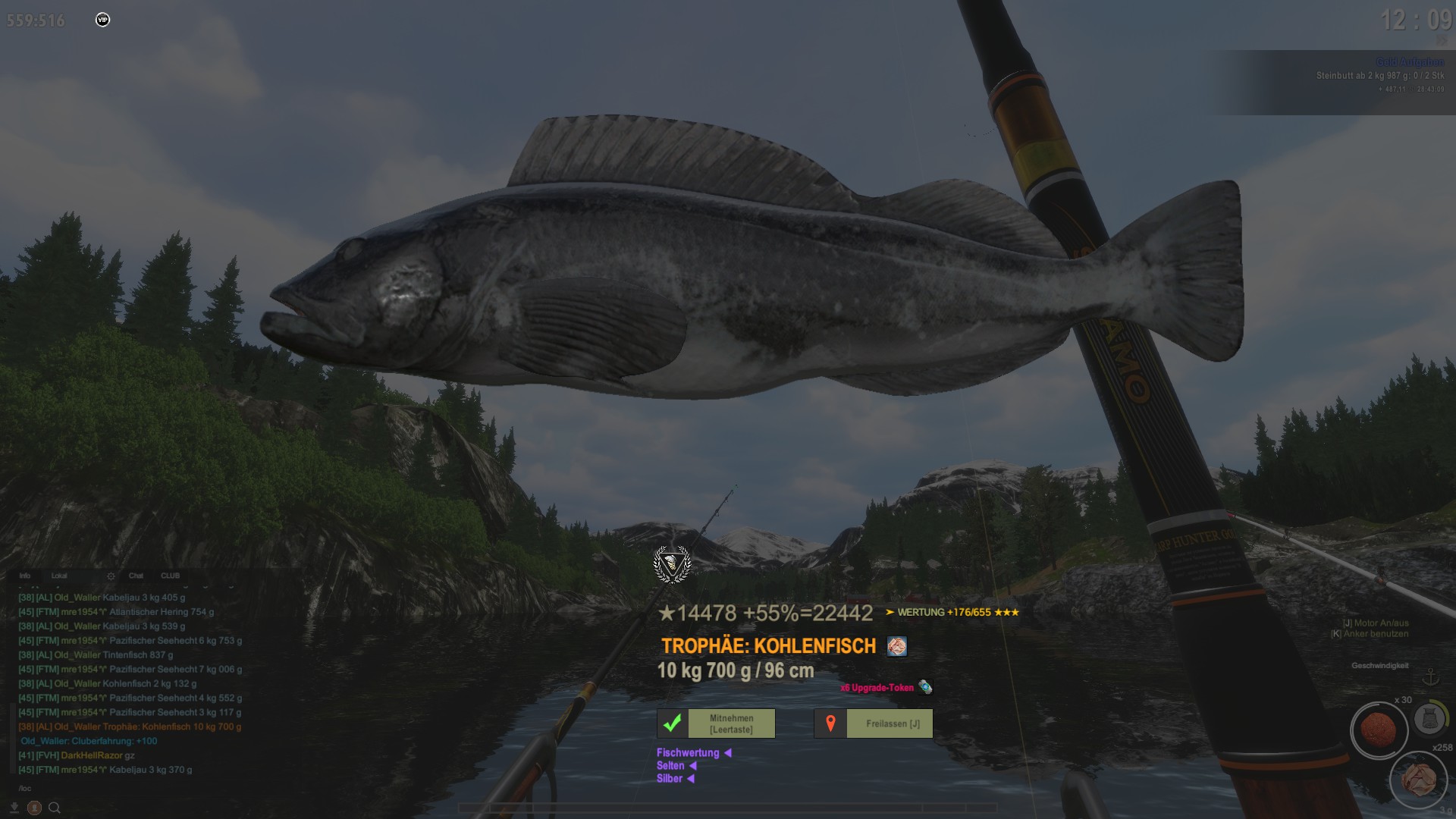The width and height of the screenshot is (1456, 819).
Task: Select the Silber rating entry
Action: 670,778
